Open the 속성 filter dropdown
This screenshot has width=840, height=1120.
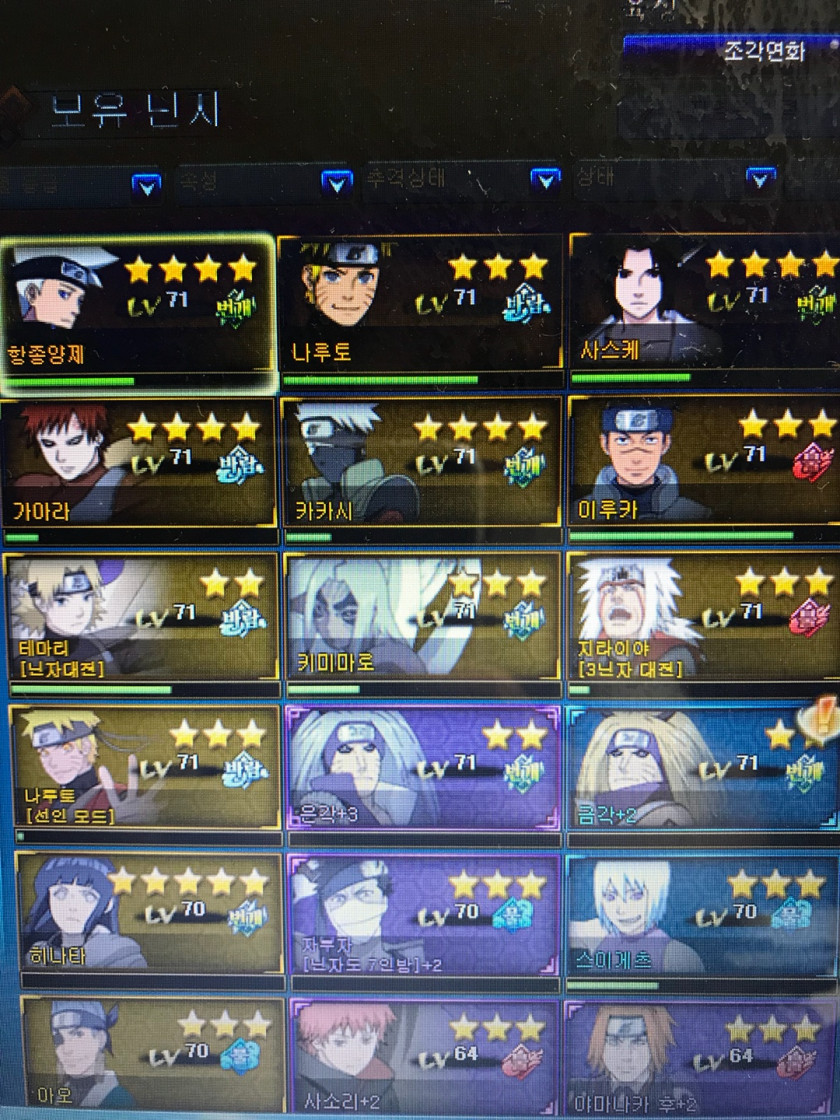coord(337,183)
